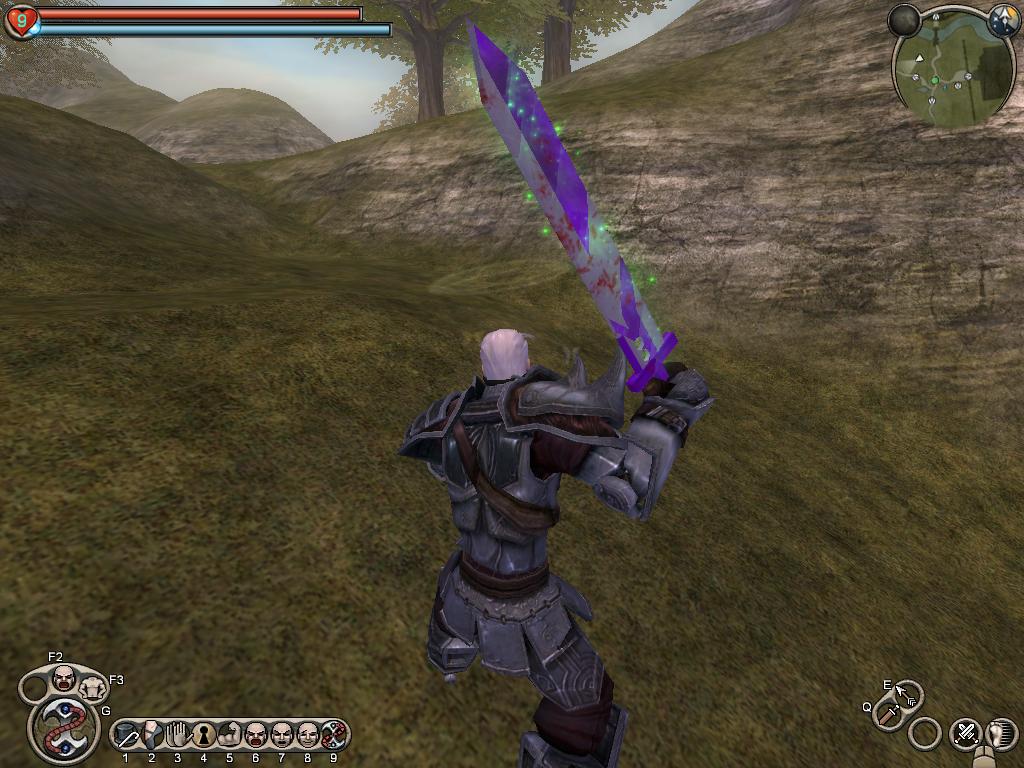Choose the ballet slipper expression slot

tap(152, 736)
